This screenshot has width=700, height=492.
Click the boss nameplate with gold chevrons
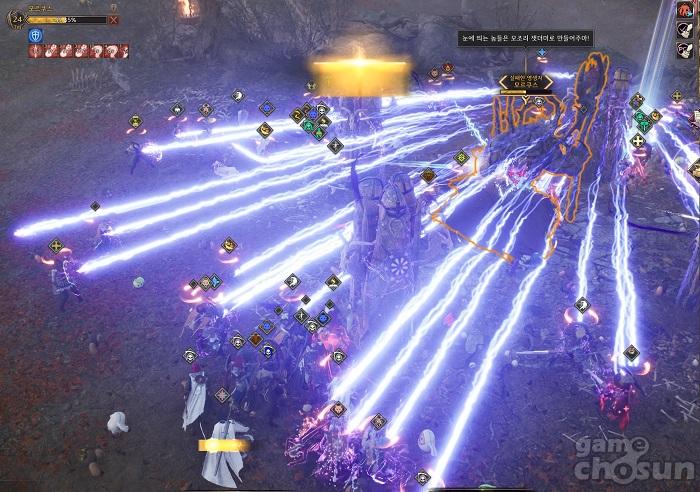(x=525, y=83)
